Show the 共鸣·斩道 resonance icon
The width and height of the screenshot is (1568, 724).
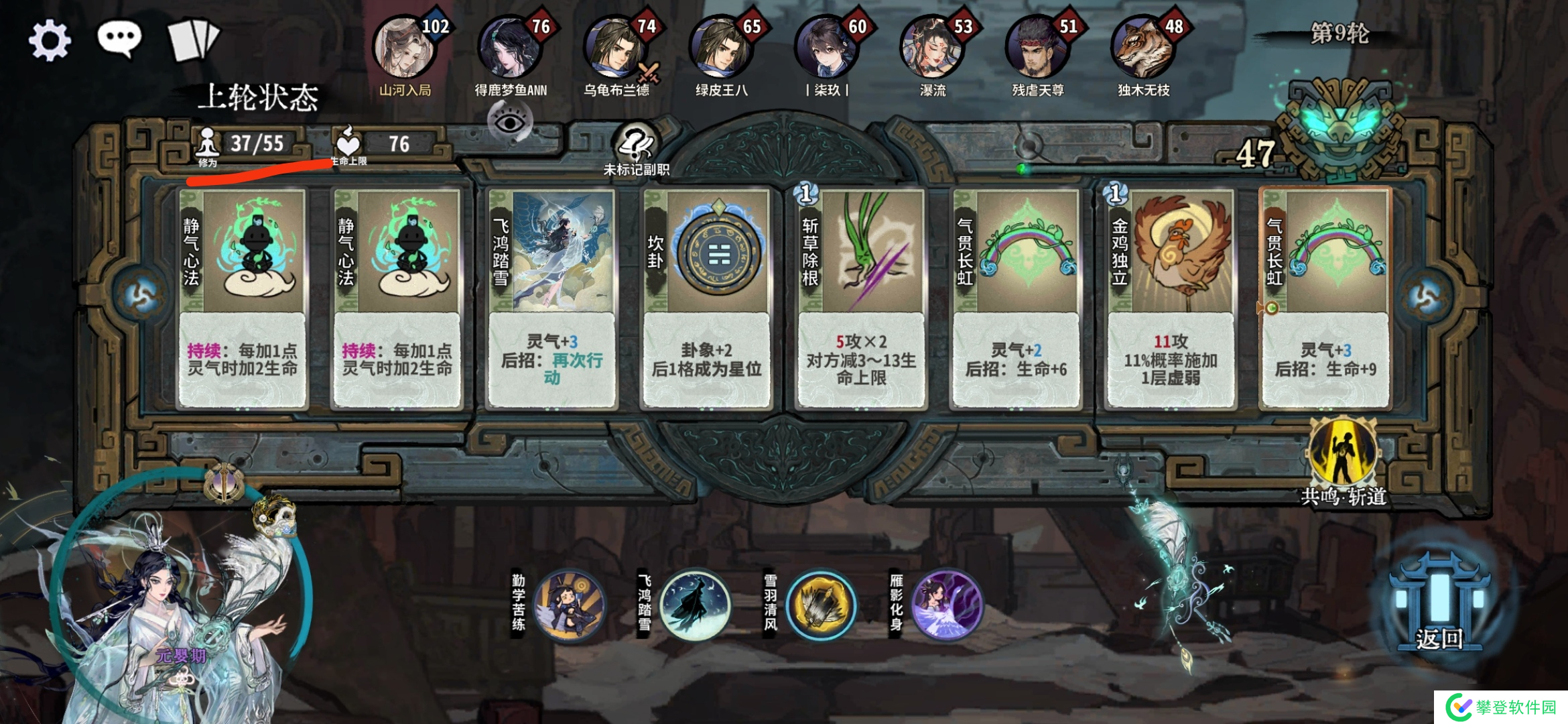click(x=1343, y=457)
